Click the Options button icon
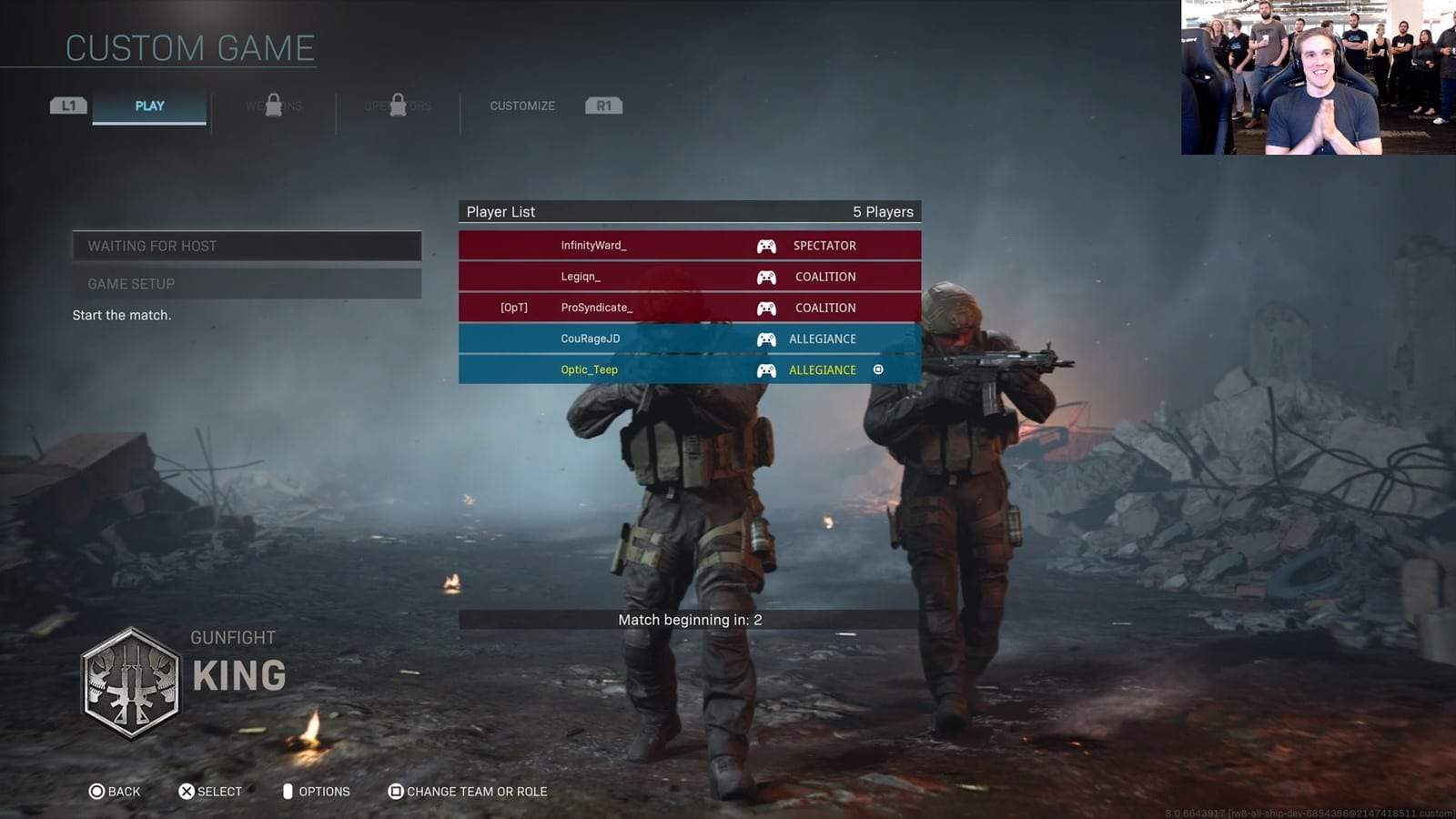 pyautogui.click(x=288, y=792)
